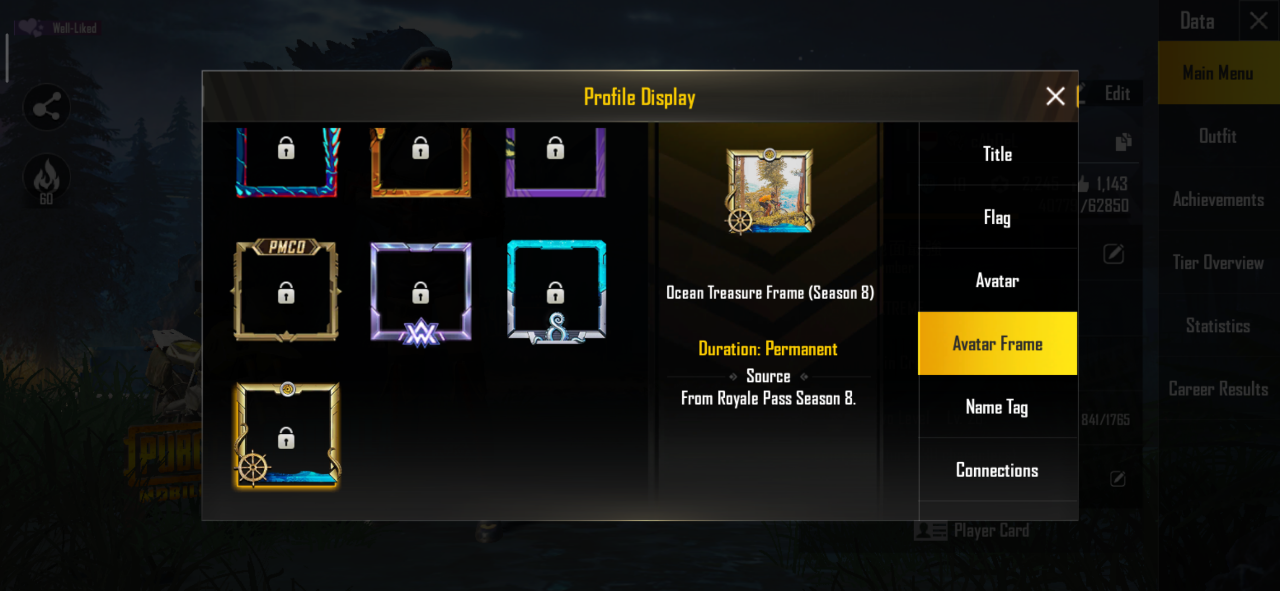Pick the purple W-emblem avatar frame

pyautogui.click(x=420, y=293)
